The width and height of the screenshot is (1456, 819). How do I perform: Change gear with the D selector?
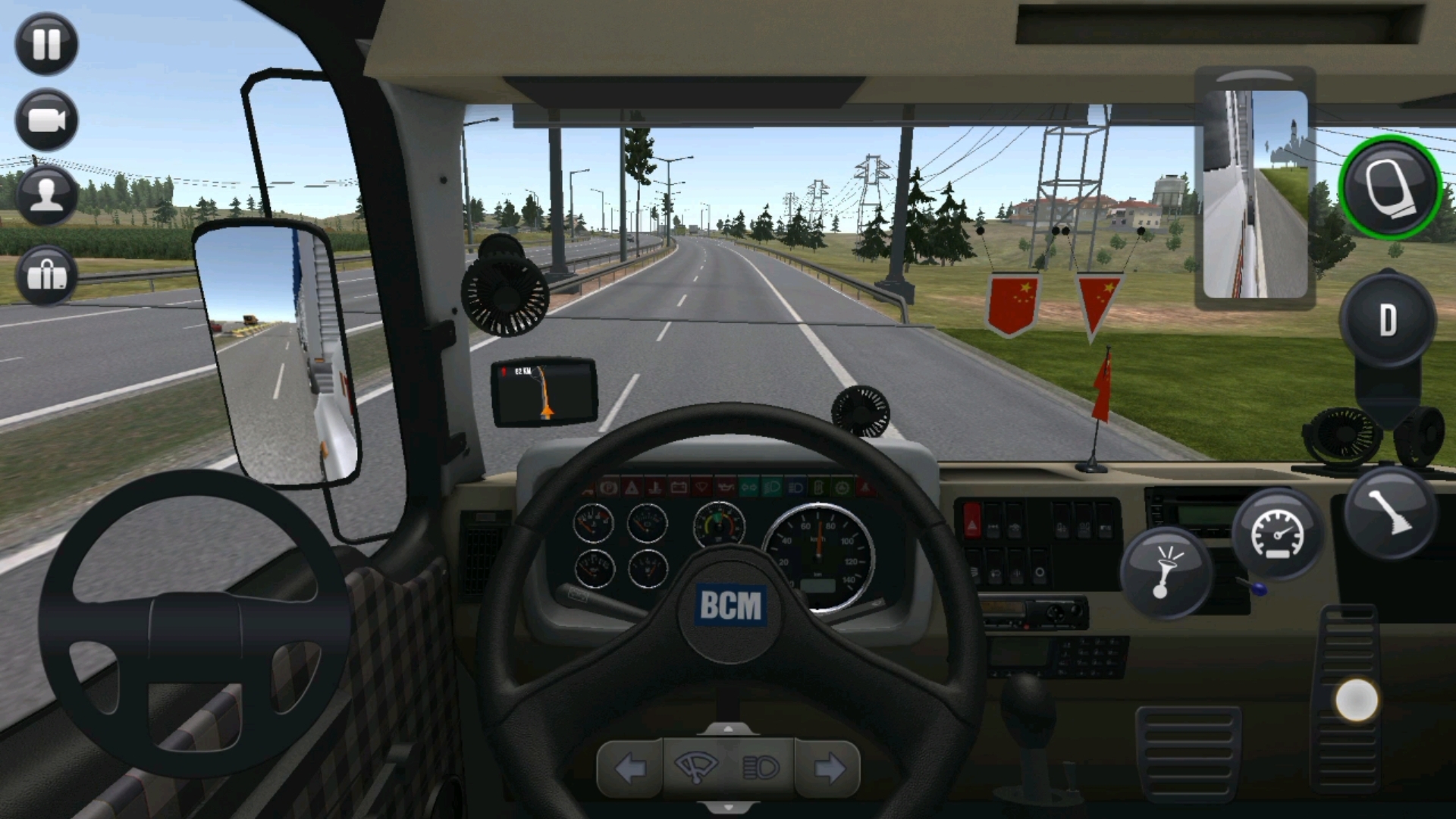coord(1387,320)
